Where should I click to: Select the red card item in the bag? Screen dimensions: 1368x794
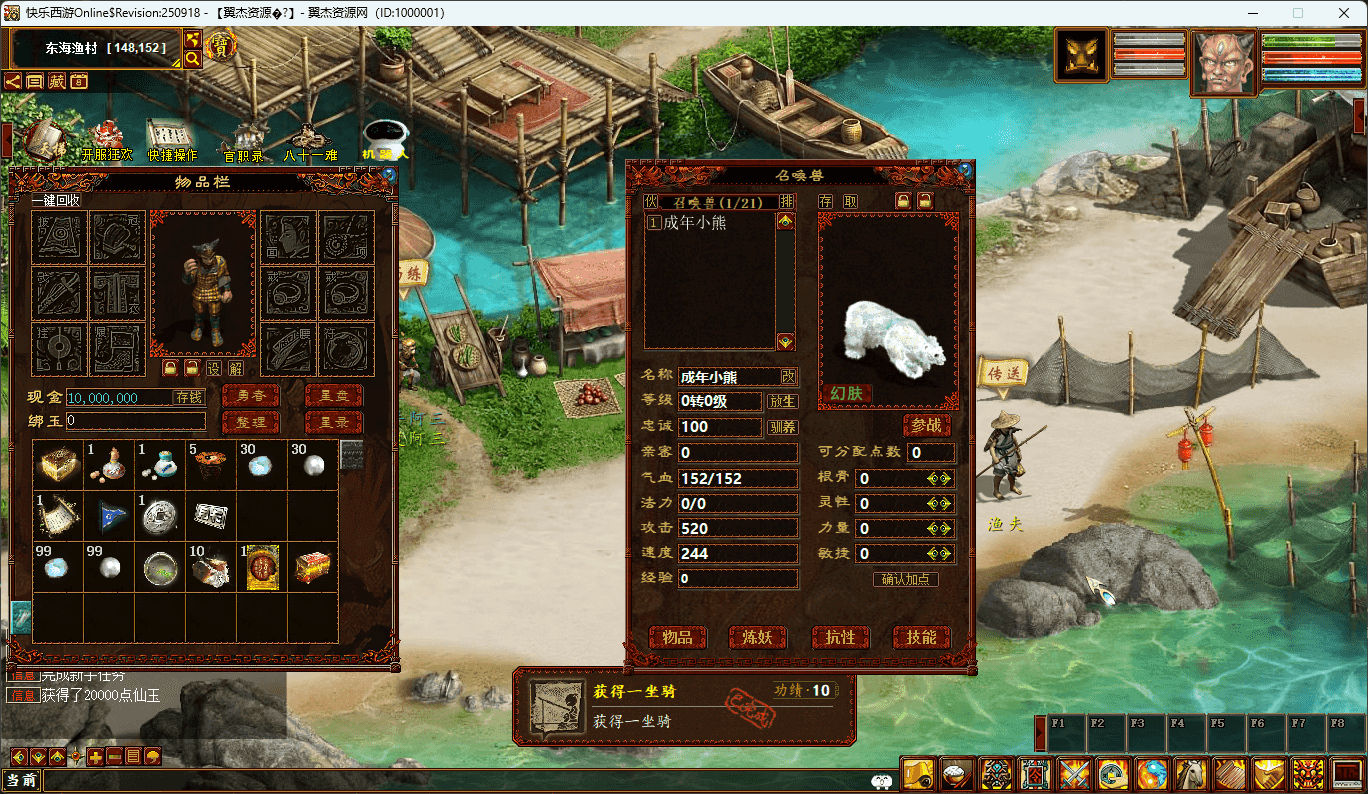click(262, 568)
